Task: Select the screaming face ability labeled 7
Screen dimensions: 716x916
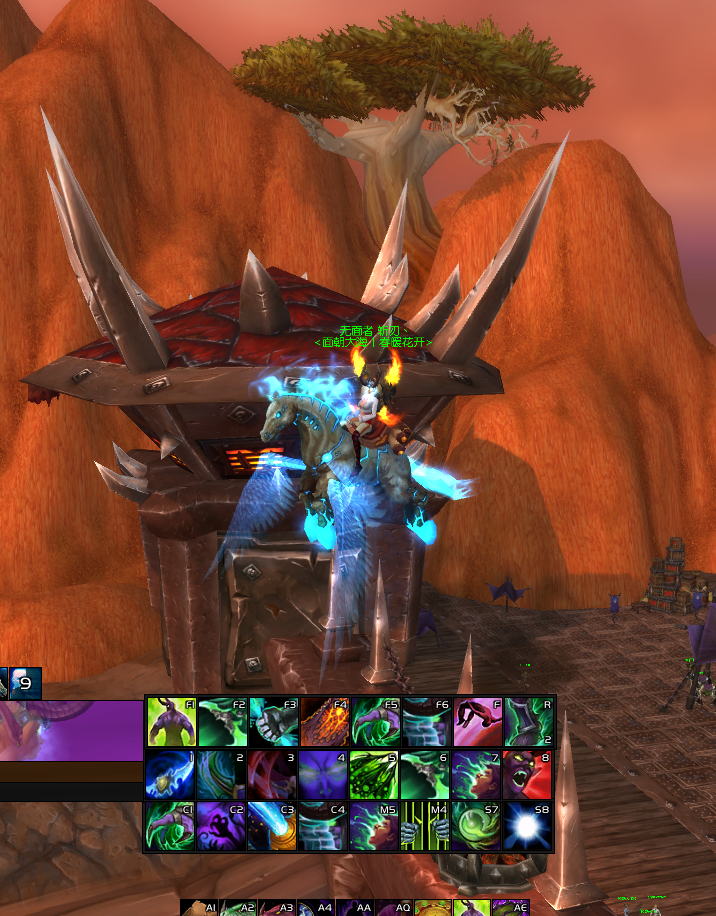Action: click(x=478, y=774)
